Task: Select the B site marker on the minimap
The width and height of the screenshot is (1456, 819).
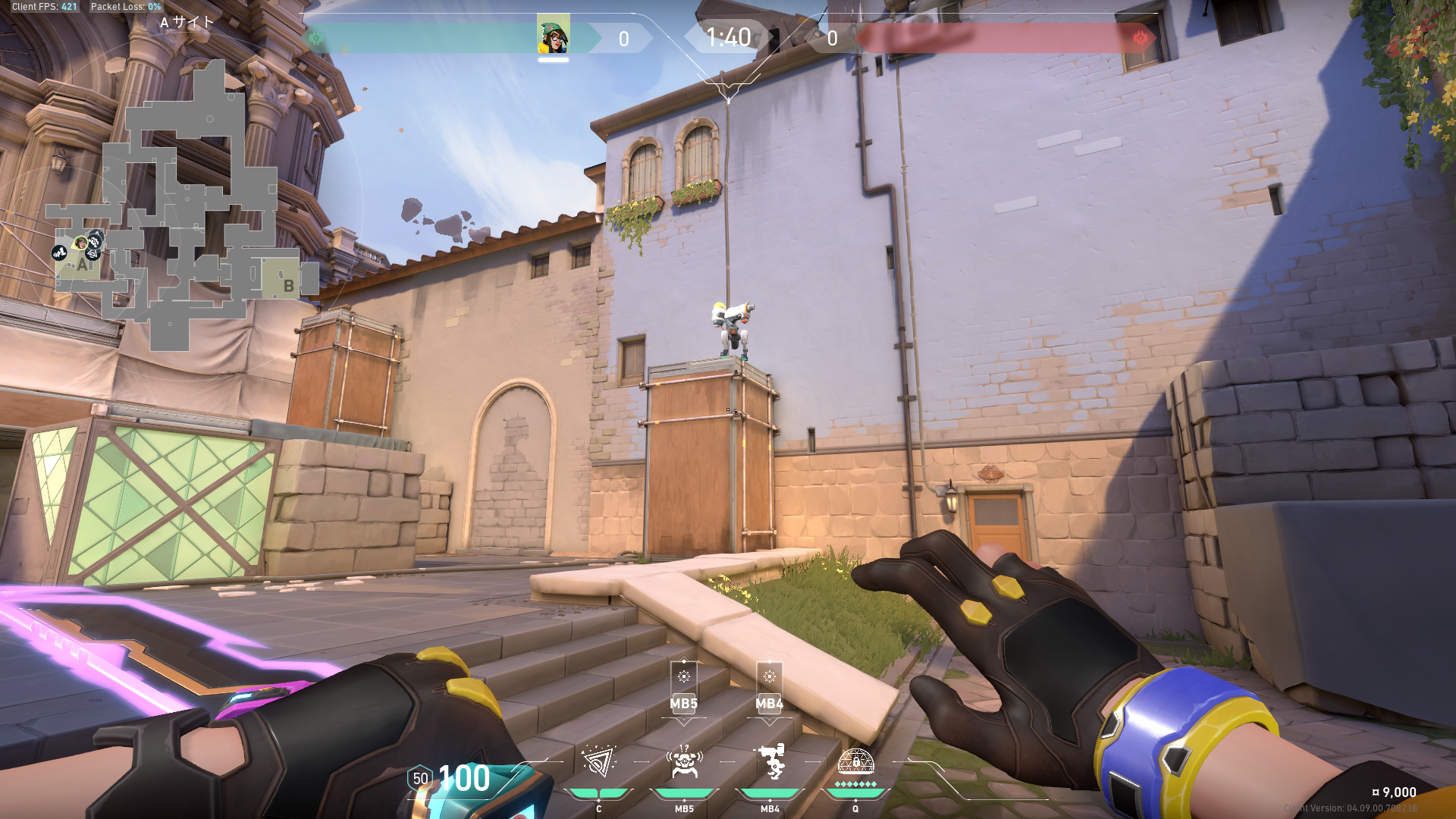Action: click(288, 286)
